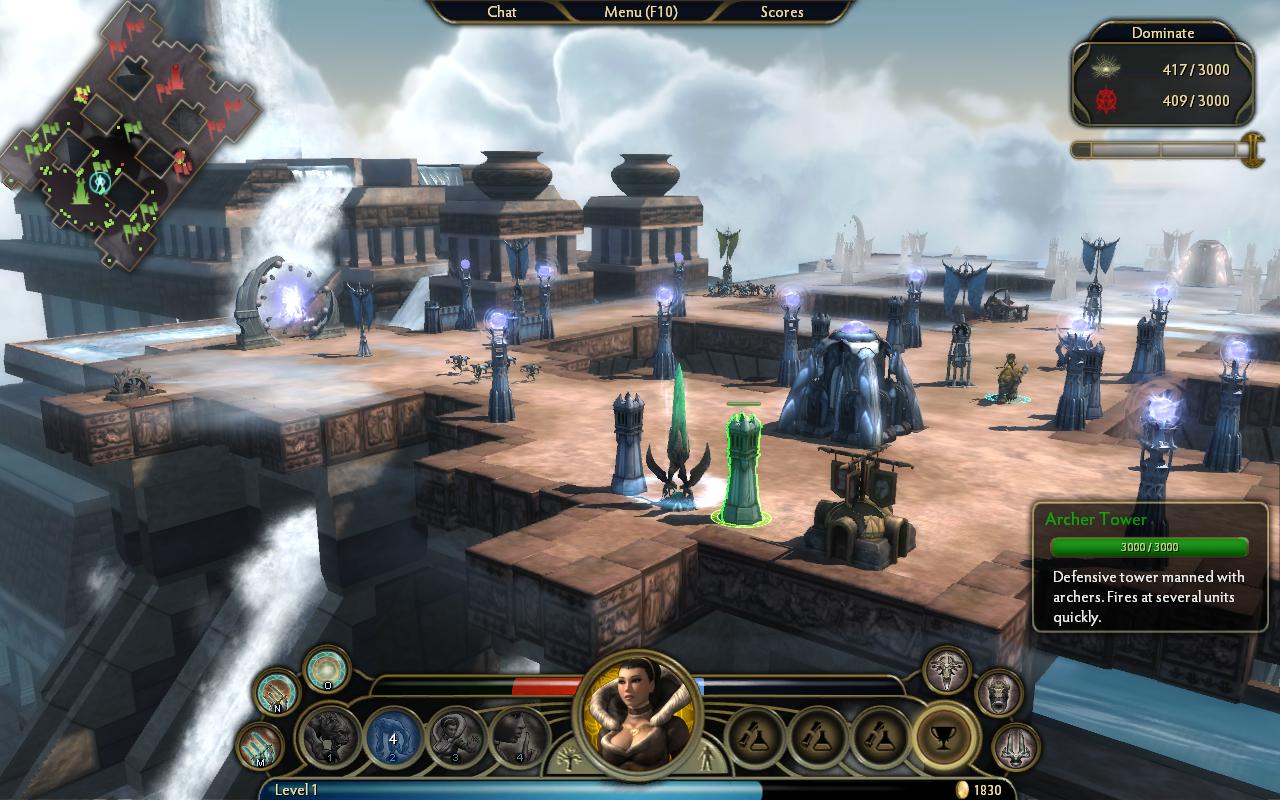1280x800 pixels.
Task: Click the round button labeled N
Action: [x=276, y=692]
